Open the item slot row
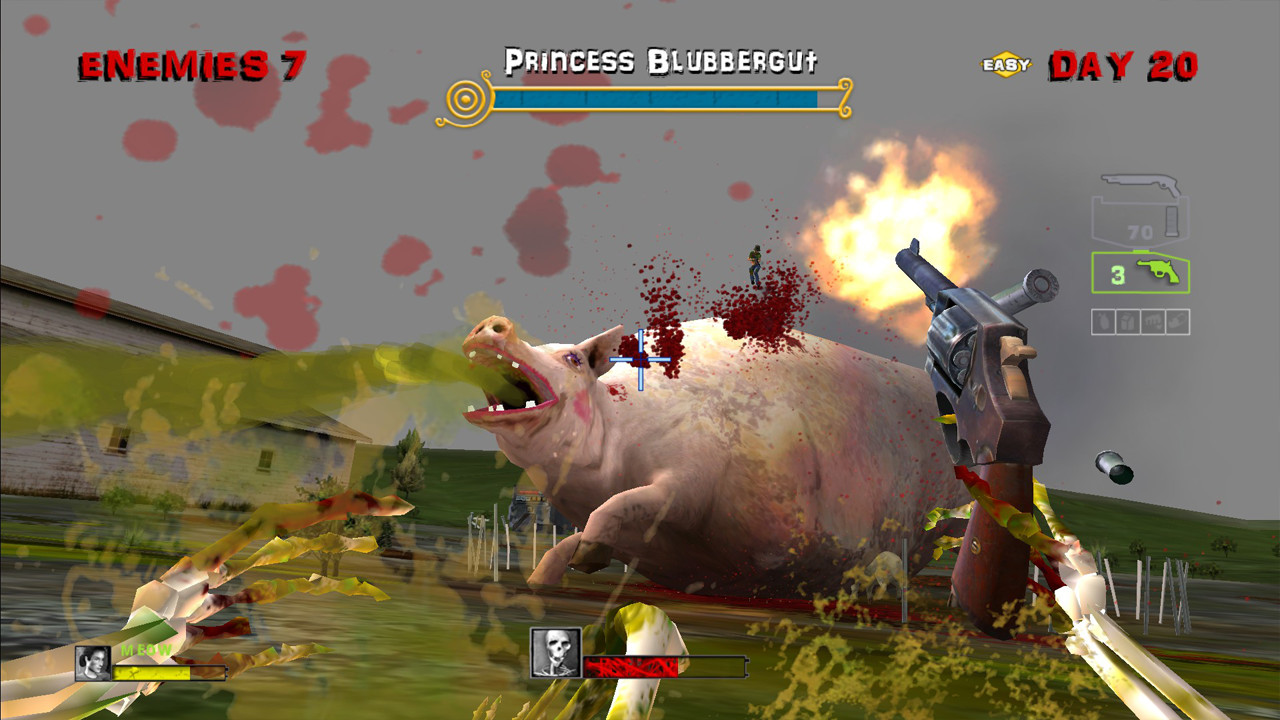The width and height of the screenshot is (1280, 720). tap(1140, 321)
